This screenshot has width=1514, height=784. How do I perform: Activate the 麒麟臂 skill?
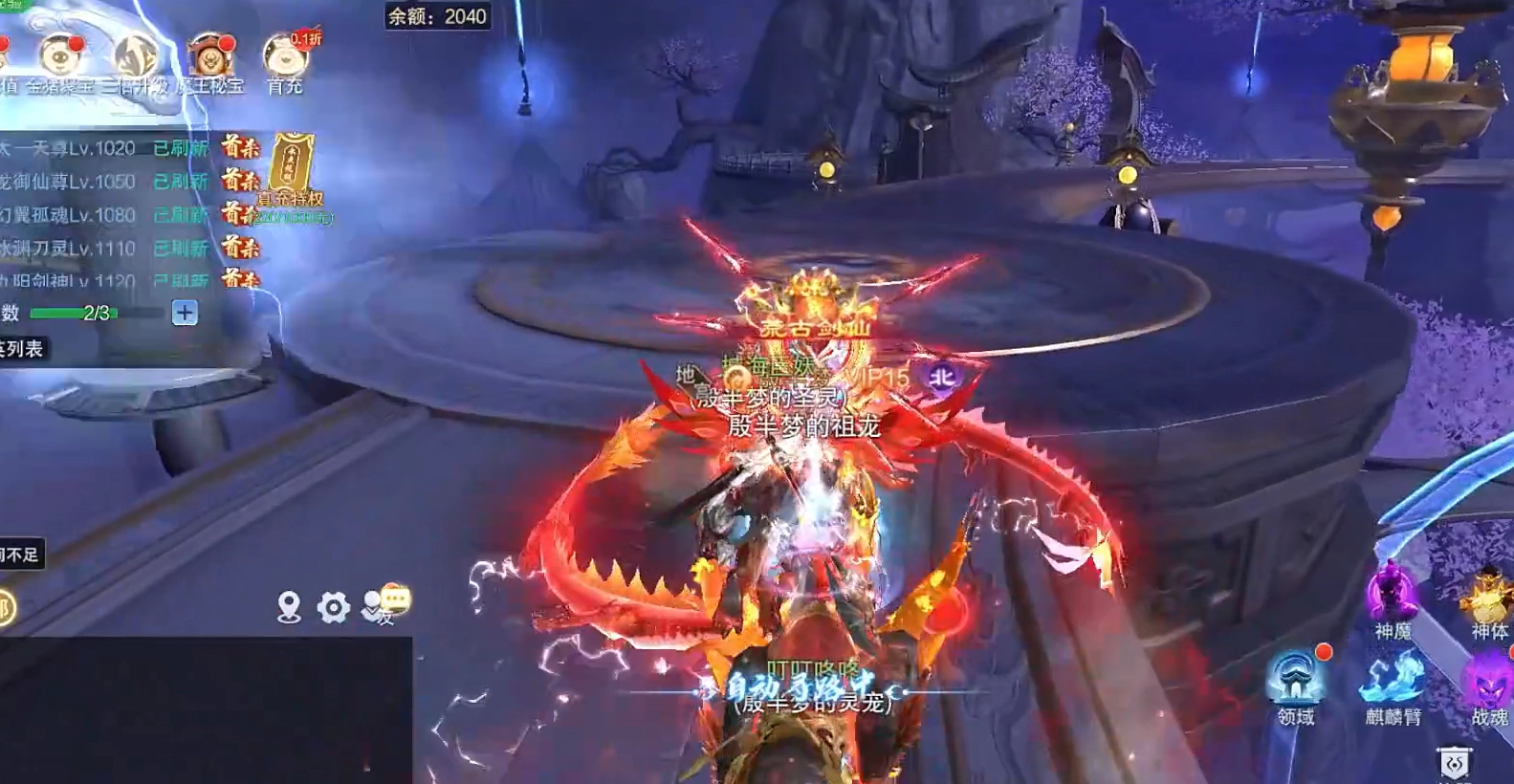coord(1393,681)
